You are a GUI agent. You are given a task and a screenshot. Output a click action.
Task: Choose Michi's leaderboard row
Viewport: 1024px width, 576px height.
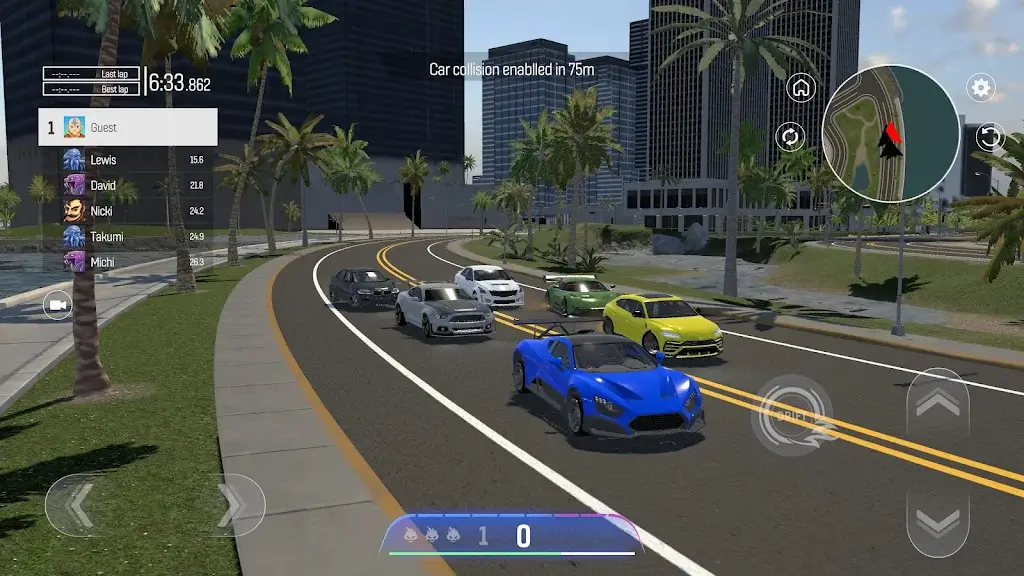click(128, 262)
